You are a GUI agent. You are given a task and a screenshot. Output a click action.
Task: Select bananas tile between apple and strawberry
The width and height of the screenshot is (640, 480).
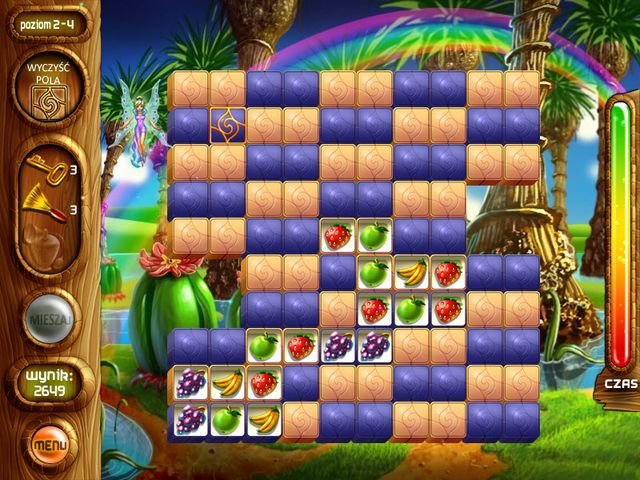coord(410,273)
